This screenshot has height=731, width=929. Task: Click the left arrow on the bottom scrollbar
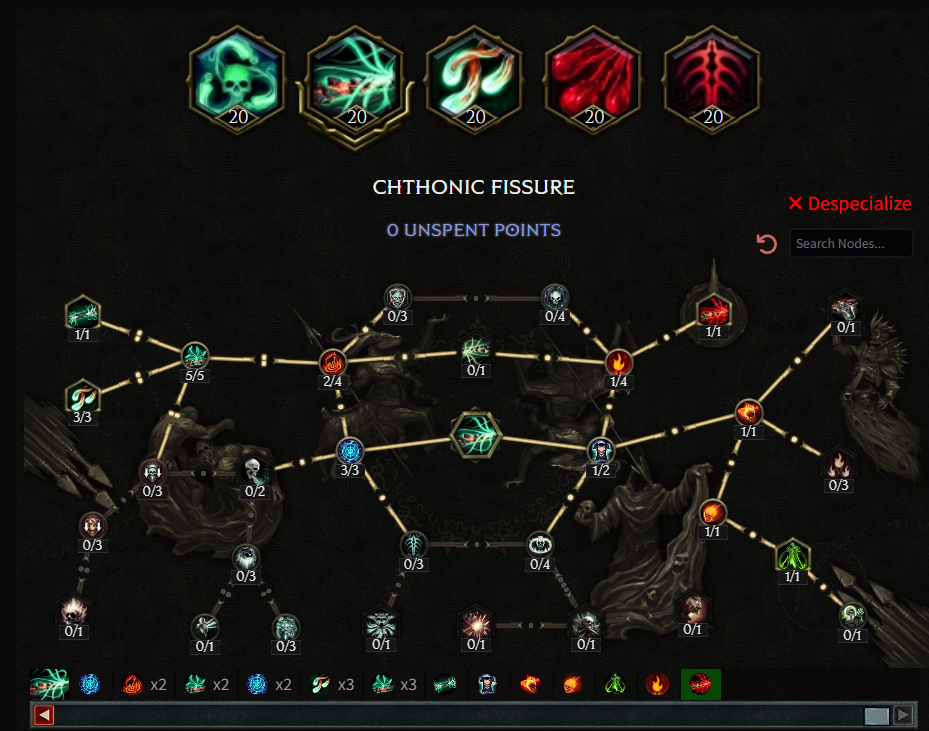44,715
